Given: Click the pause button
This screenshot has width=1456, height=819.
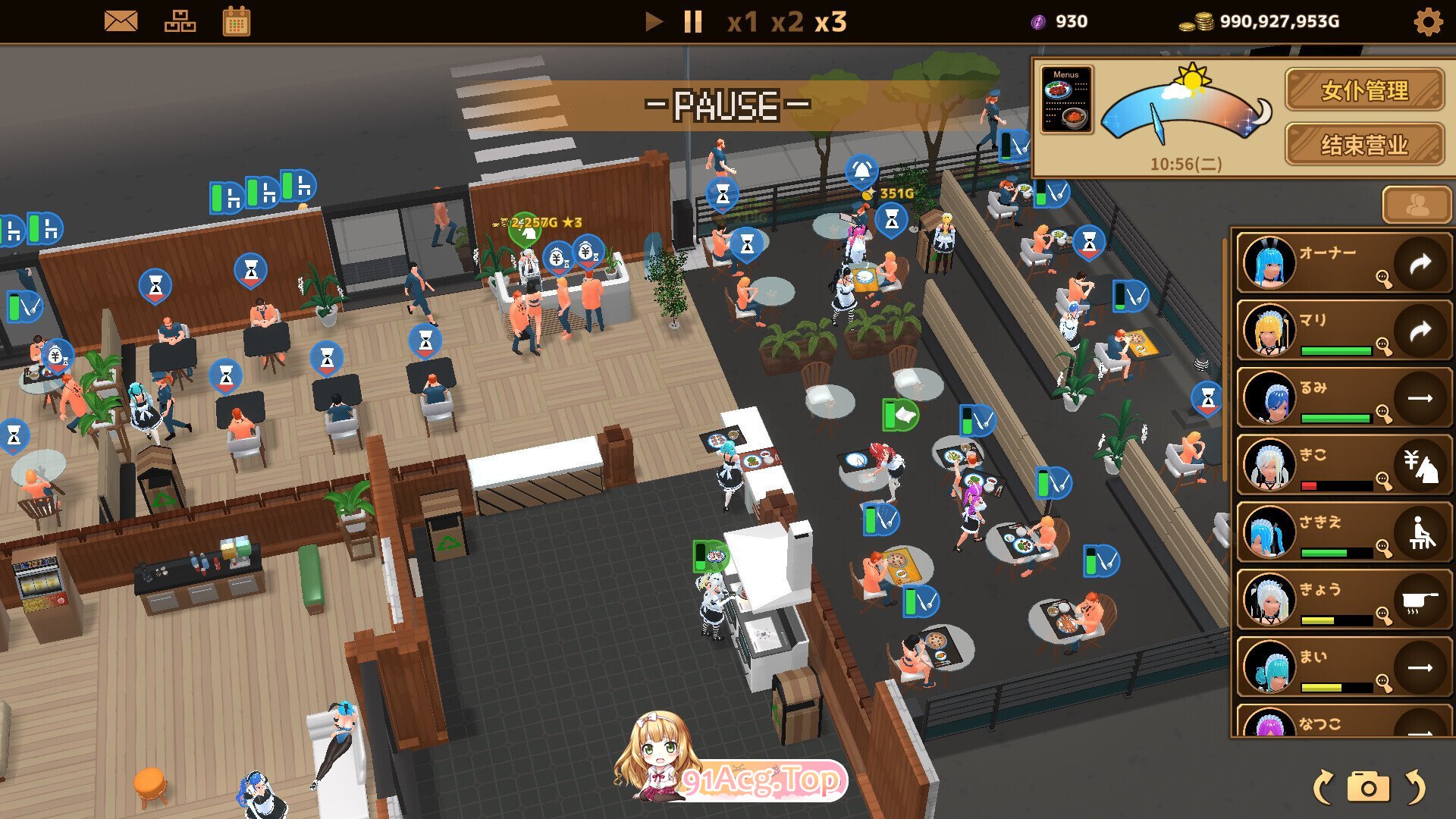Looking at the screenshot, I should pos(692,21).
